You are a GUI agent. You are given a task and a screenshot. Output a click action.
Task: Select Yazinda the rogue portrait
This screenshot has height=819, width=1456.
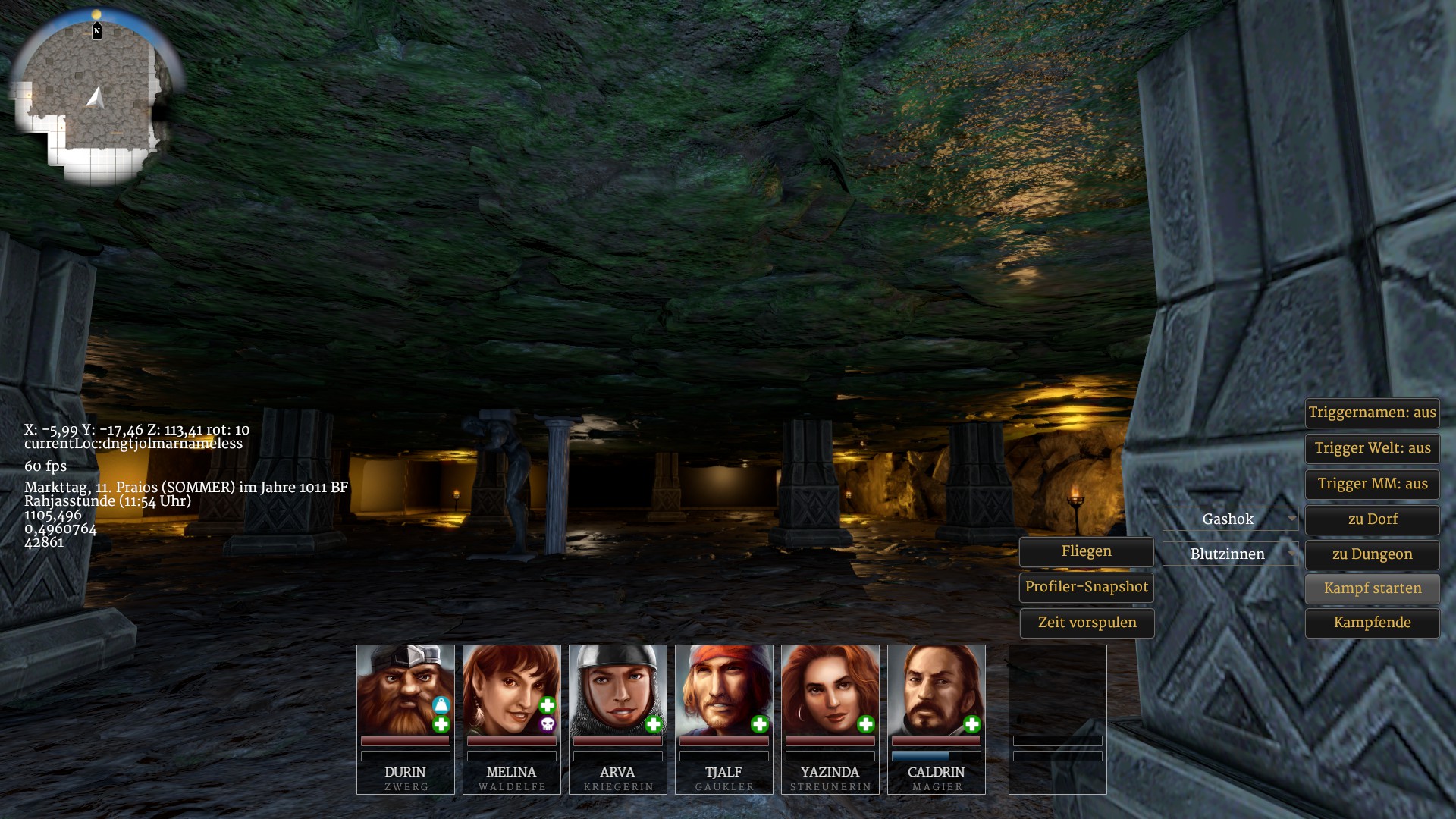pyautogui.click(x=830, y=690)
